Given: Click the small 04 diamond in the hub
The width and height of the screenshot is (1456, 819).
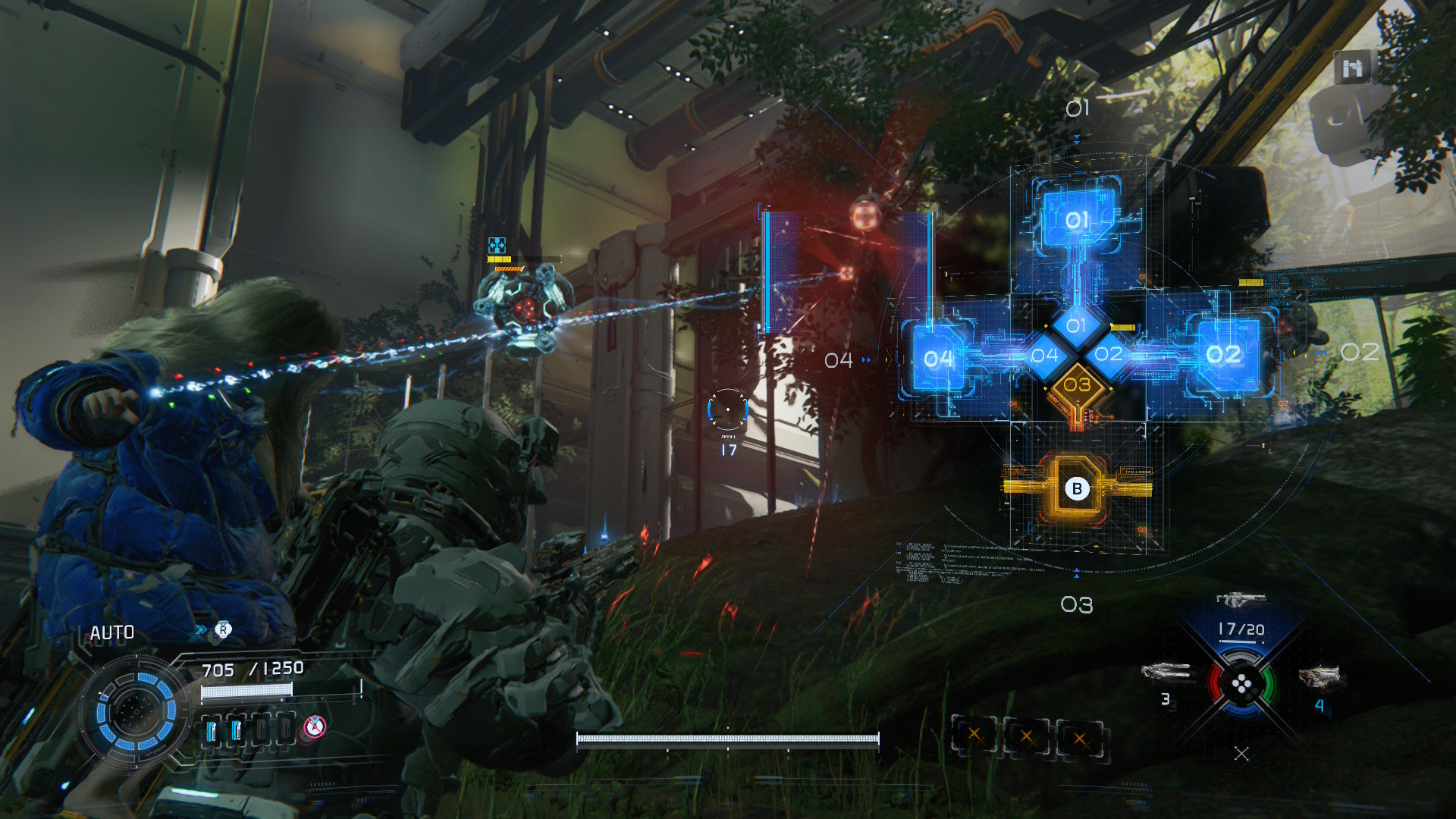Looking at the screenshot, I should (x=1044, y=355).
